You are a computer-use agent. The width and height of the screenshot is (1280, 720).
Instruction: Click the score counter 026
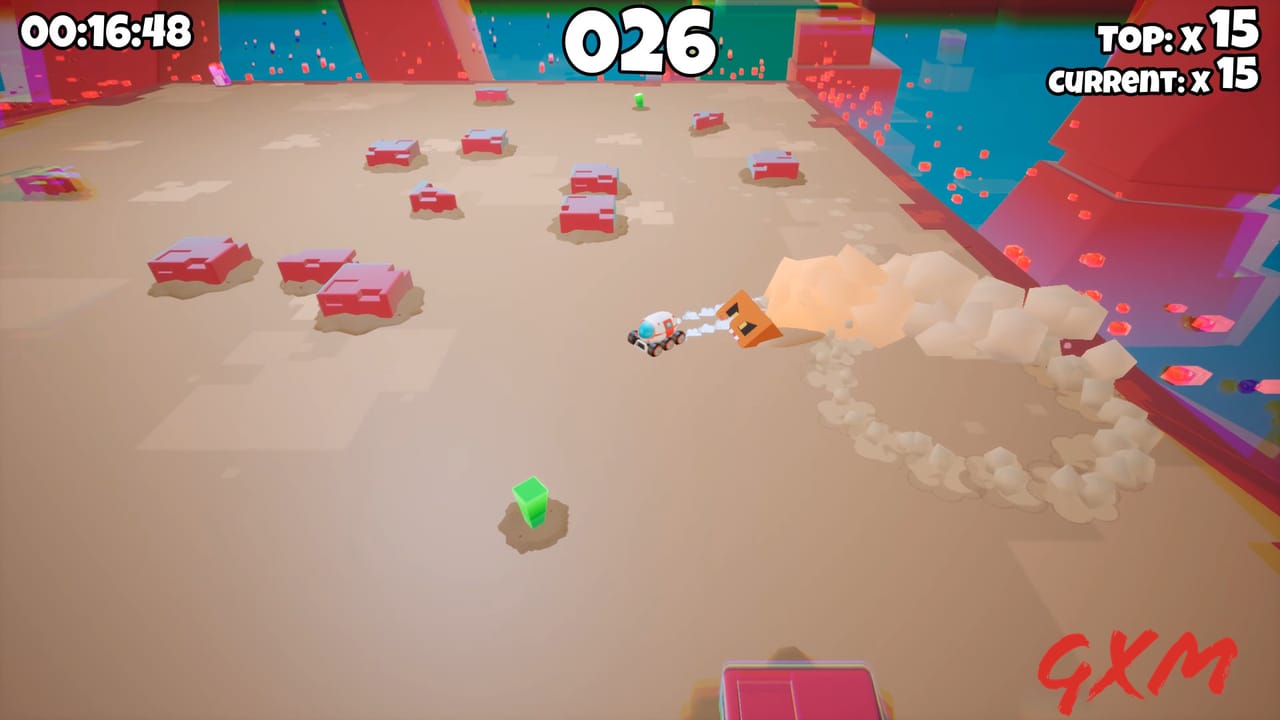pos(640,40)
